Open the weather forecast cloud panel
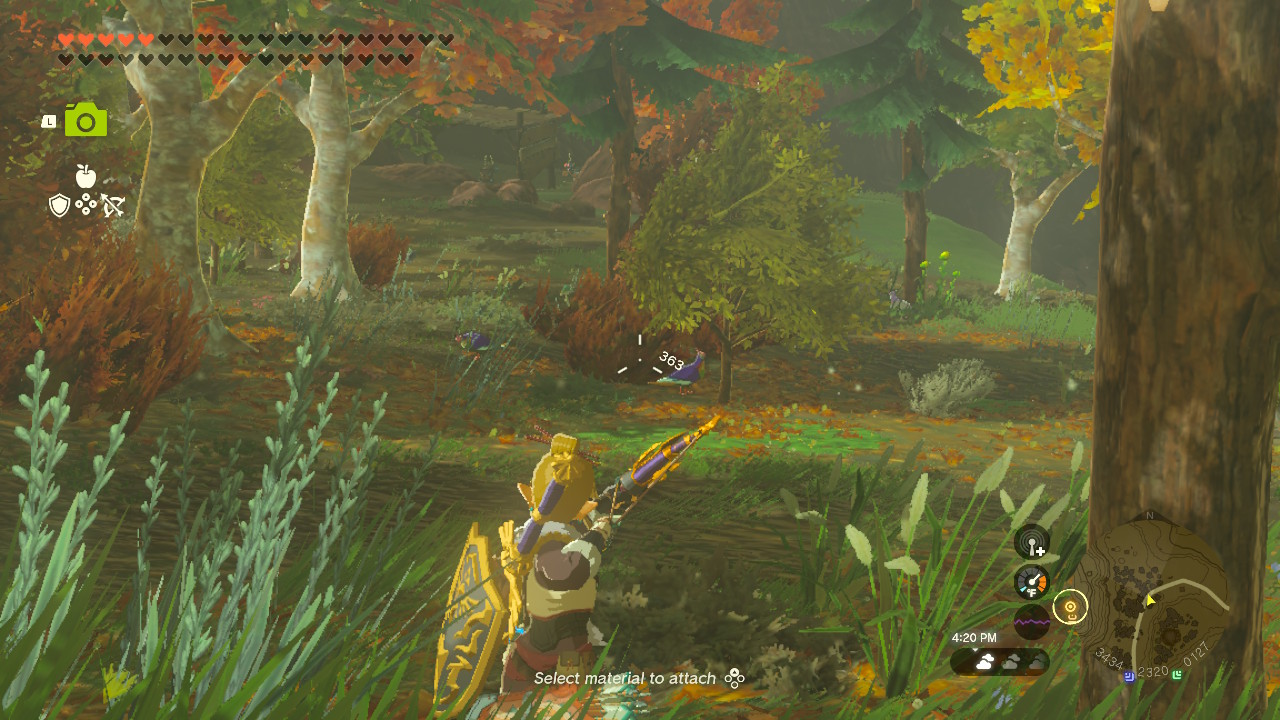This screenshot has width=1280, height=720. click(x=999, y=661)
